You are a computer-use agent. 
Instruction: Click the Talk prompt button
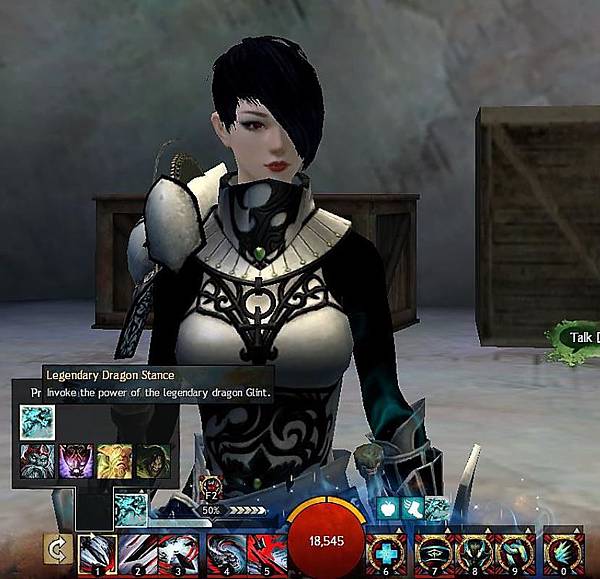[578, 338]
